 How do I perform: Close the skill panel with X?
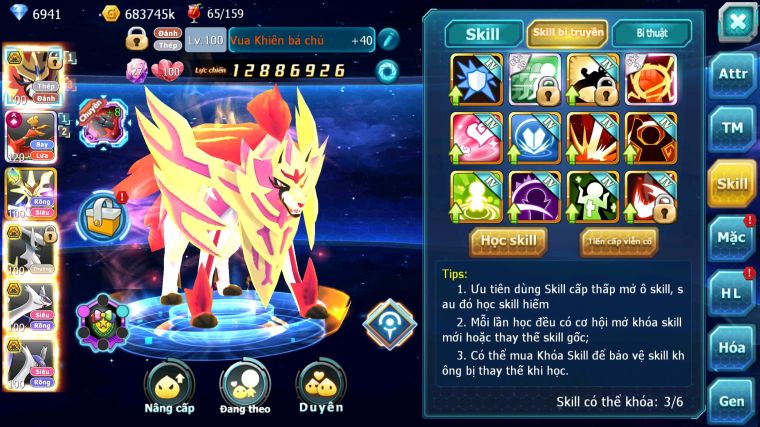[737, 21]
